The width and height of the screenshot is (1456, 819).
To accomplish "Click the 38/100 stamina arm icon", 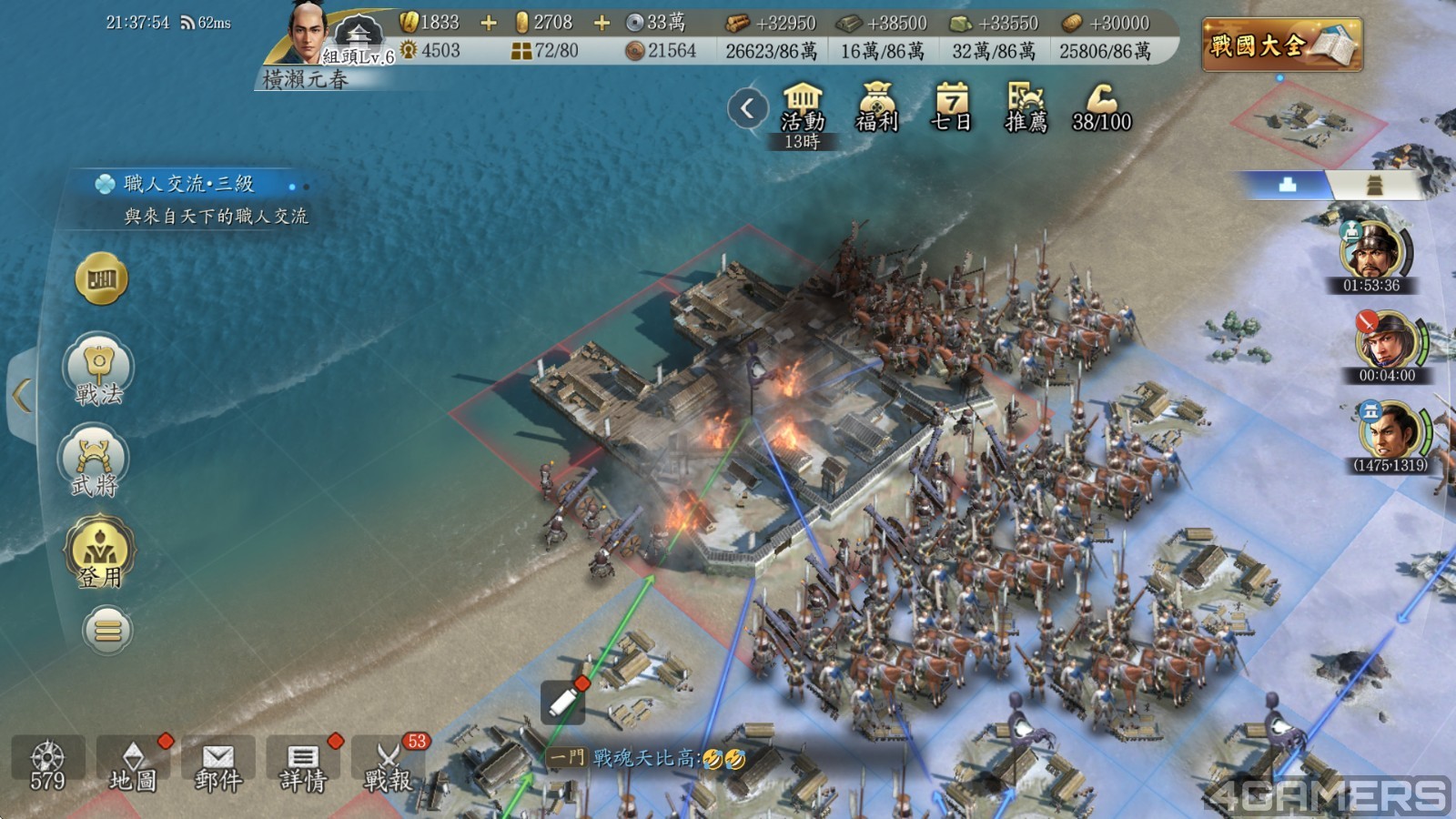I will point(1101,108).
